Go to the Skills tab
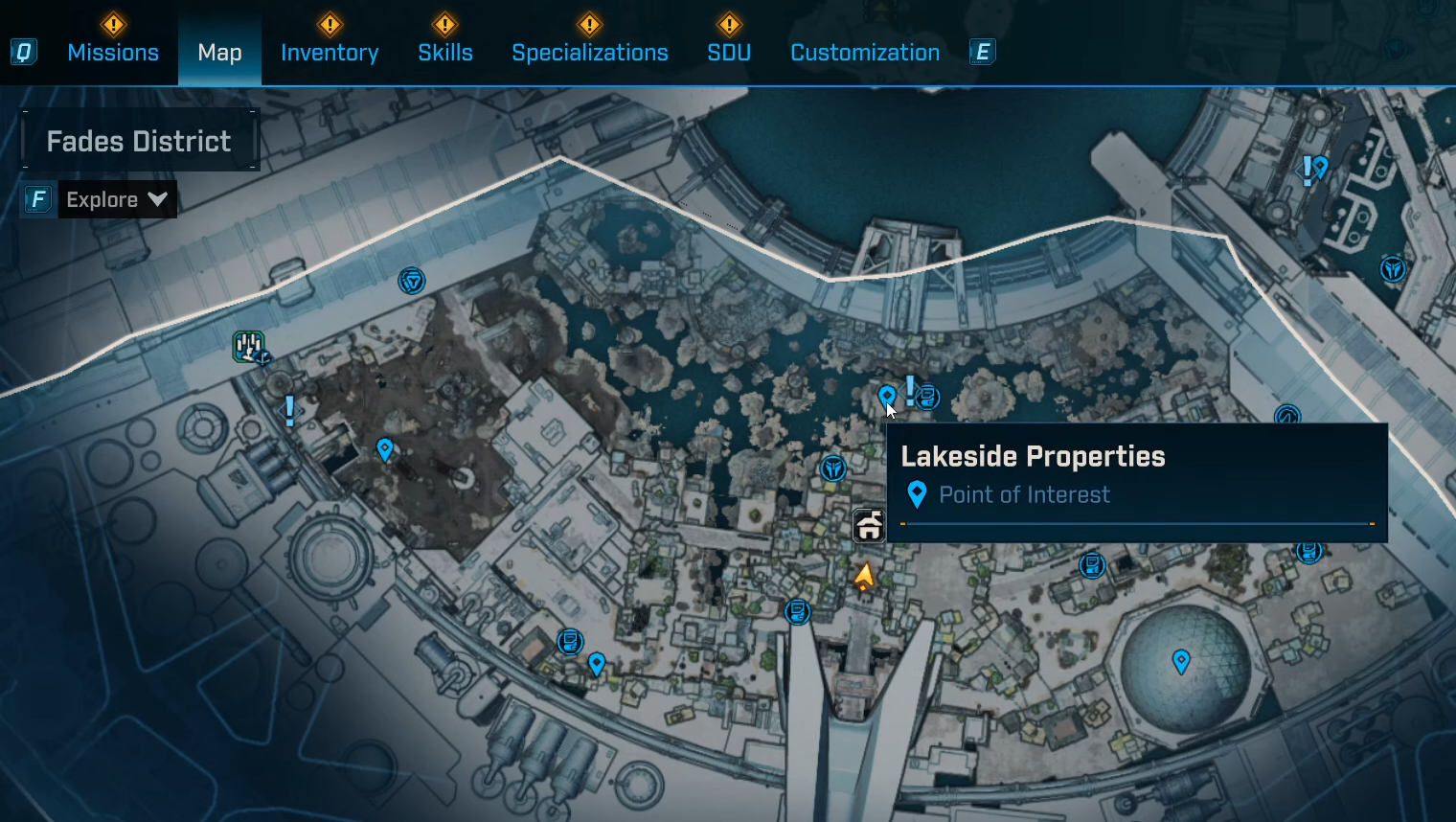This screenshot has height=822, width=1456. [445, 53]
